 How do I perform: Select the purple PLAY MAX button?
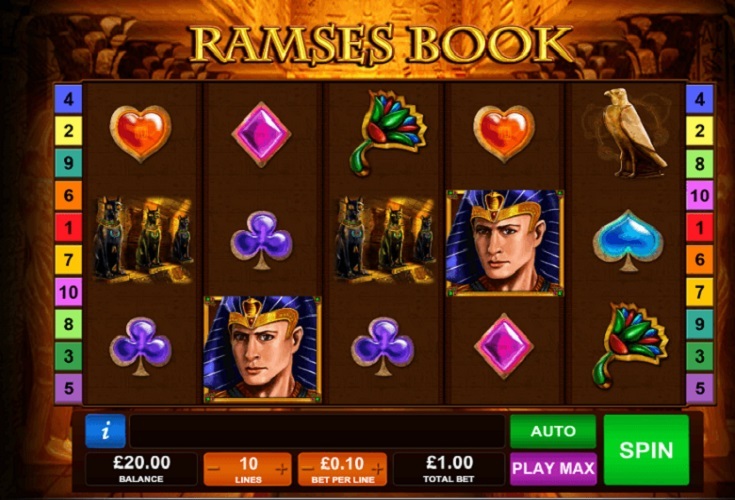(553, 468)
